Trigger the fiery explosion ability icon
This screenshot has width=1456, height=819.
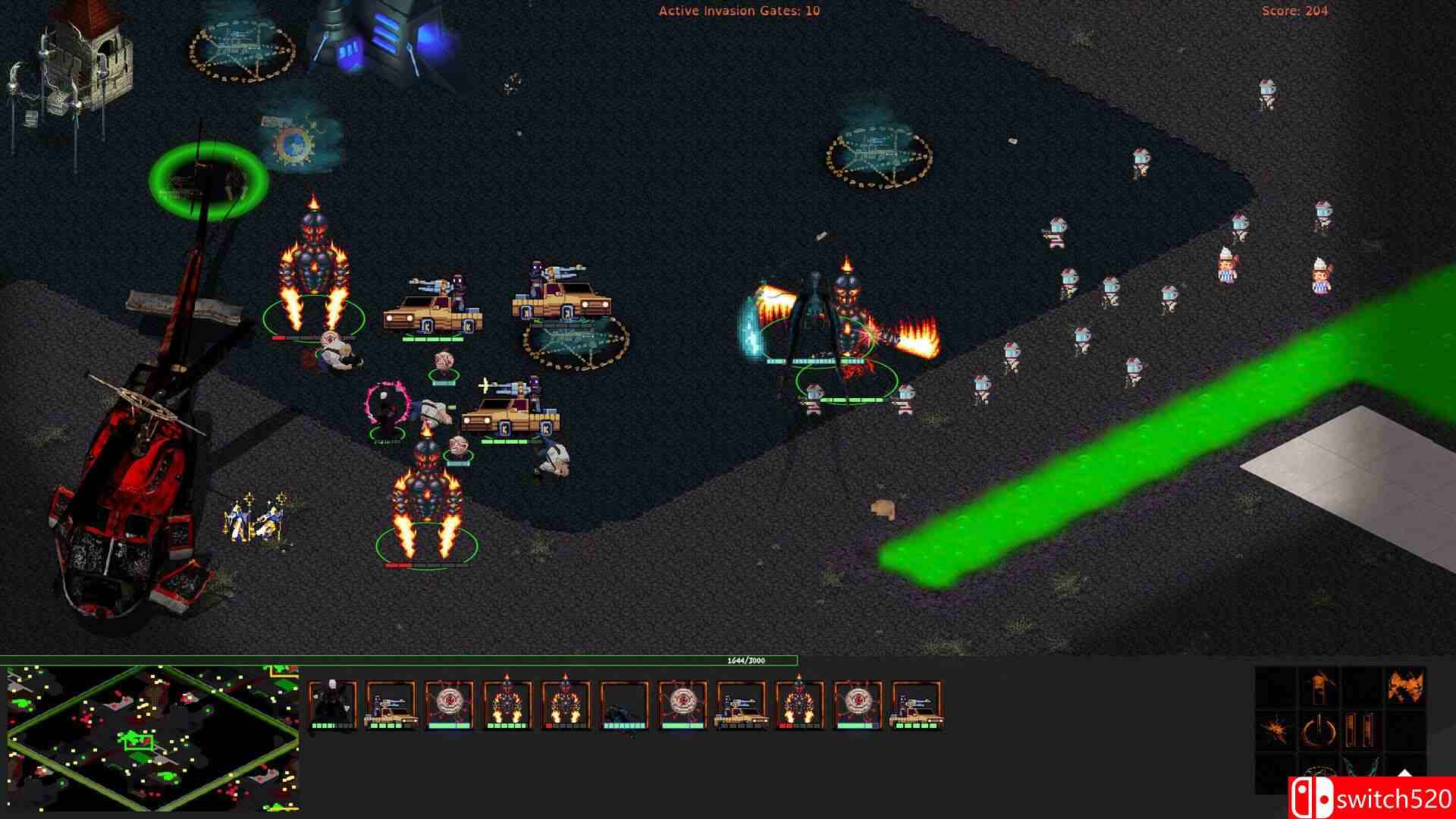coord(1404,686)
